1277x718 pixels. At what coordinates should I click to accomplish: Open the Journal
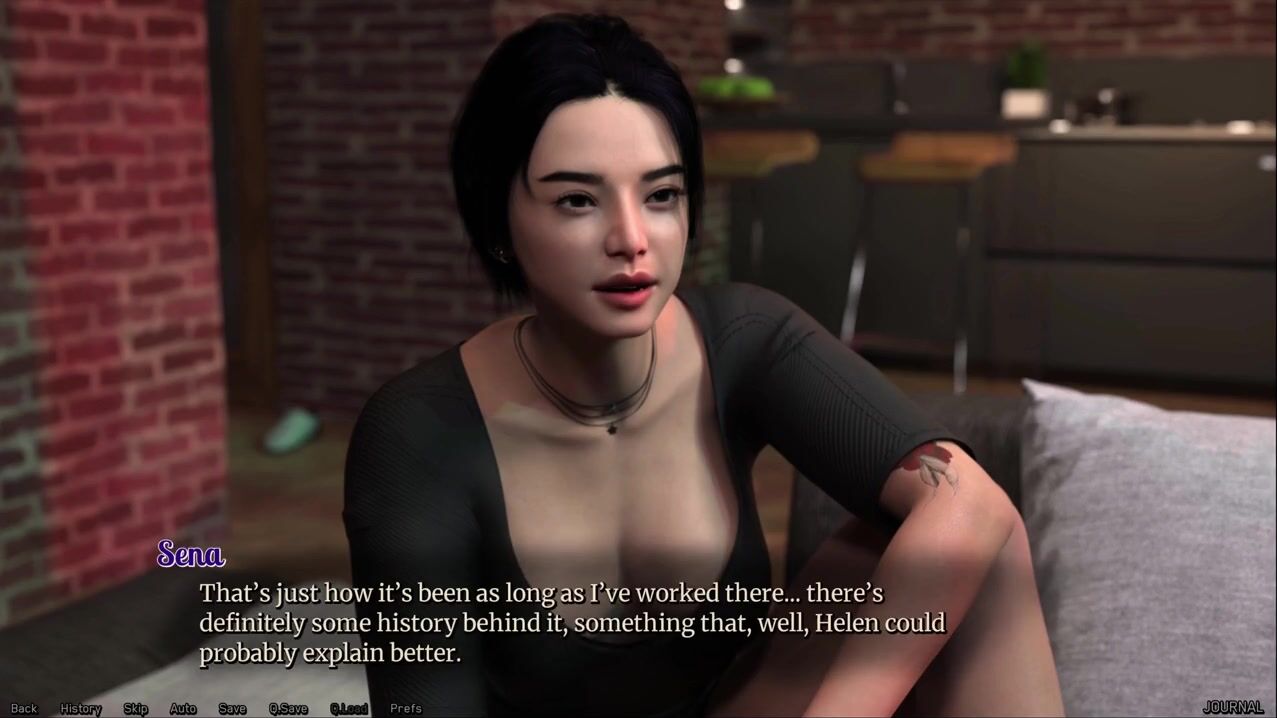[x=1233, y=708]
